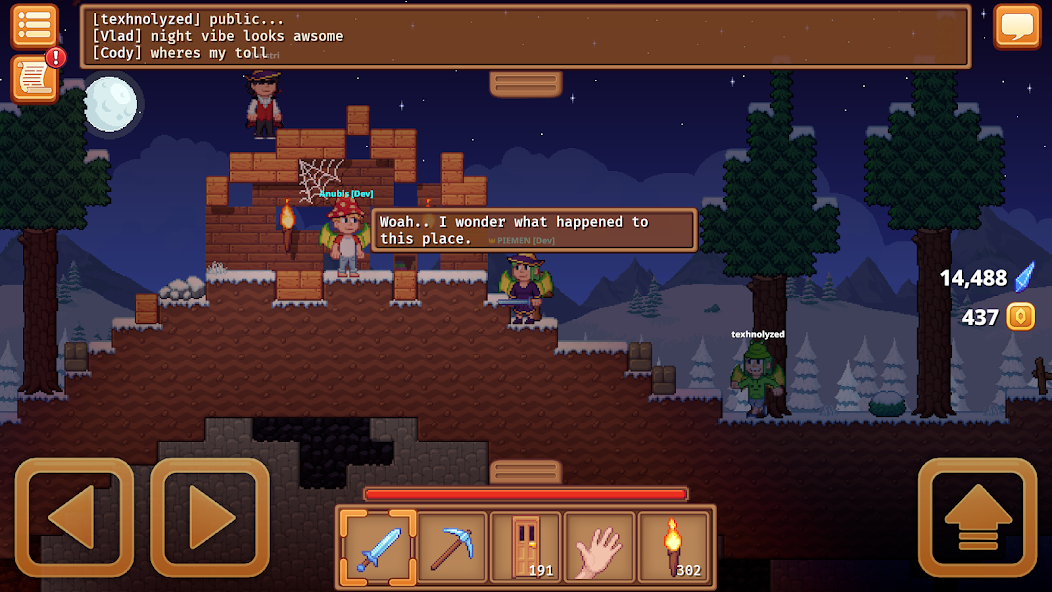The image size is (1052, 592).
Task: Tap the move left arrow button
Action: (74, 517)
